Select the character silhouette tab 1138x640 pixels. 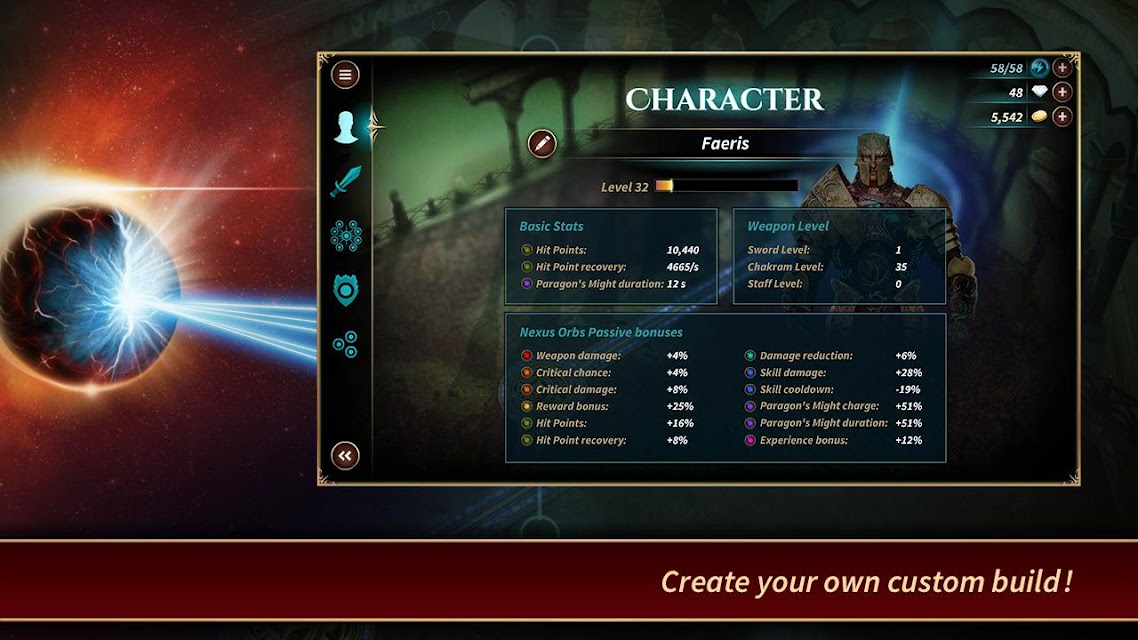pos(346,127)
